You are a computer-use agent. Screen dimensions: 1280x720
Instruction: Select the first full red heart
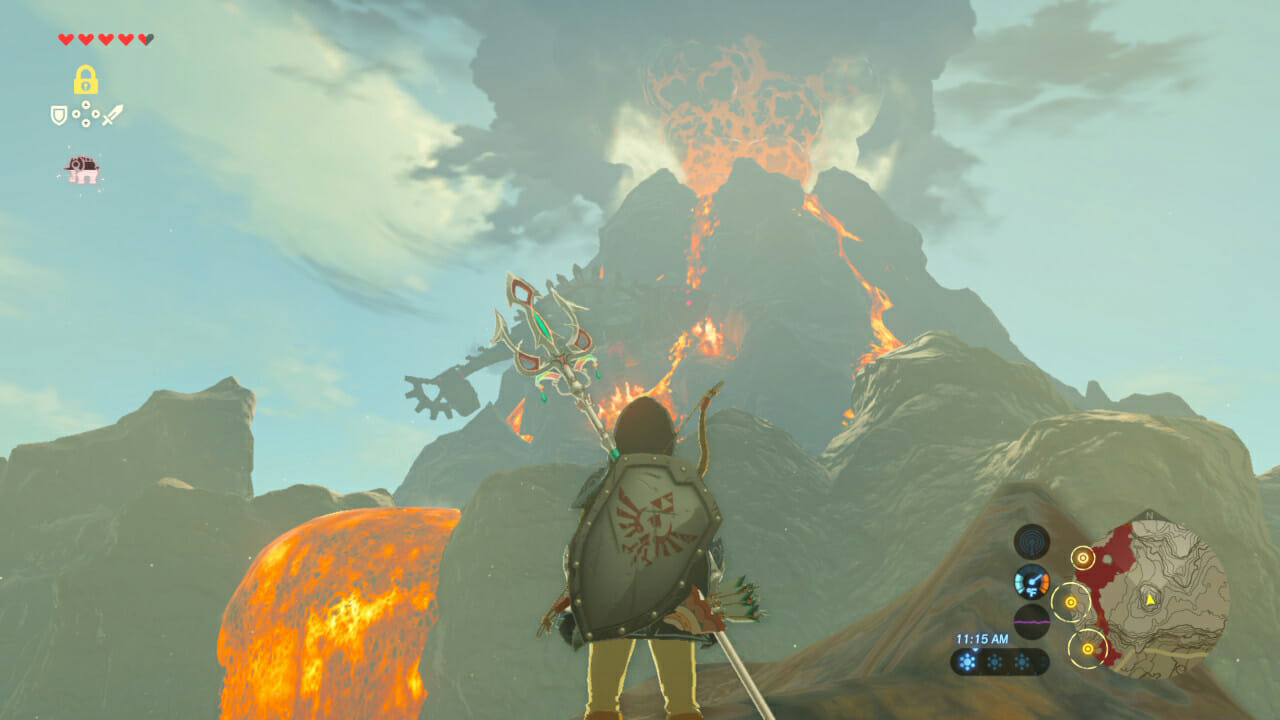point(64,39)
